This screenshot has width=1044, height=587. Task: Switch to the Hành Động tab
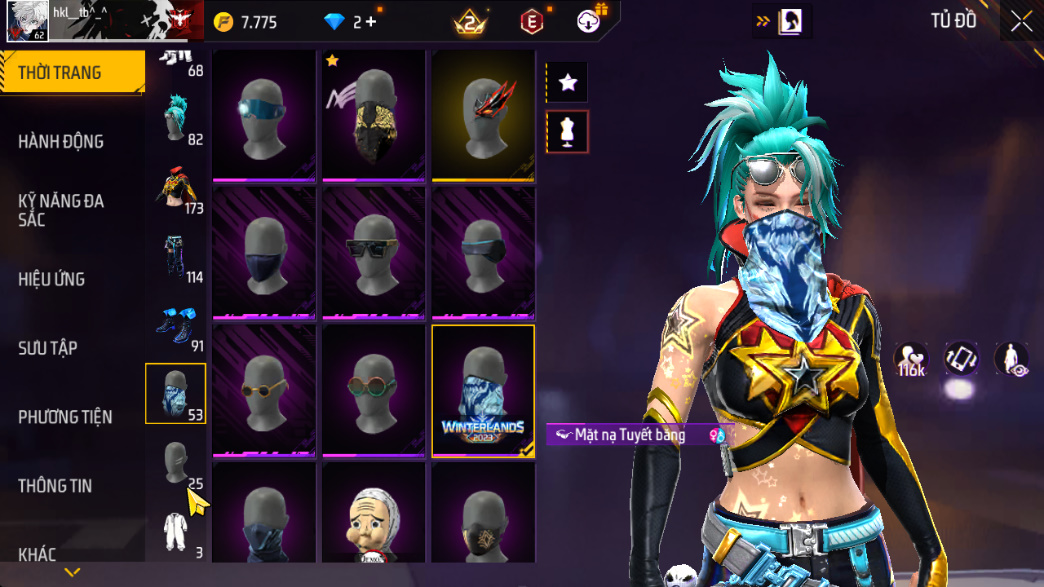pyautogui.click(x=61, y=142)
